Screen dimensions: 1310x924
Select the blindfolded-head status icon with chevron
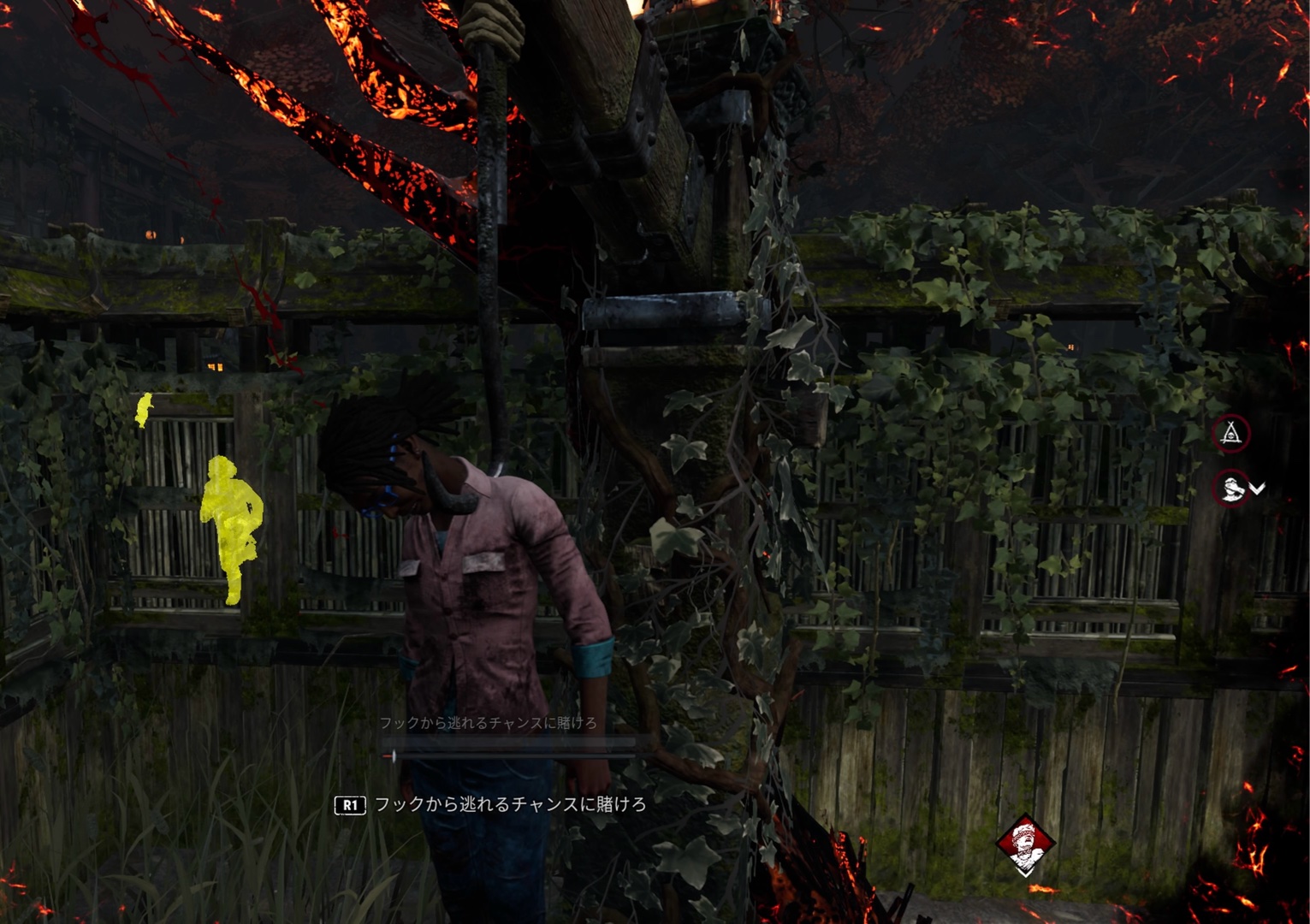click(x=1232, y=489)
